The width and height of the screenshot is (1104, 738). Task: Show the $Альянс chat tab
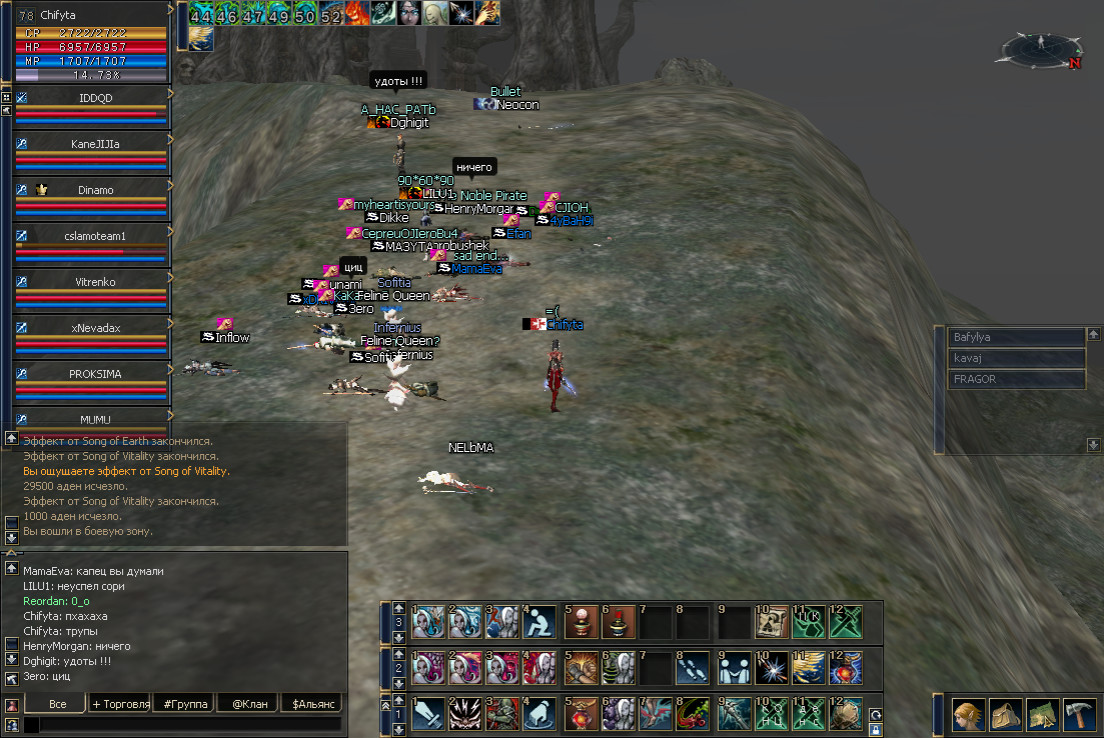[x=311, y=704]
